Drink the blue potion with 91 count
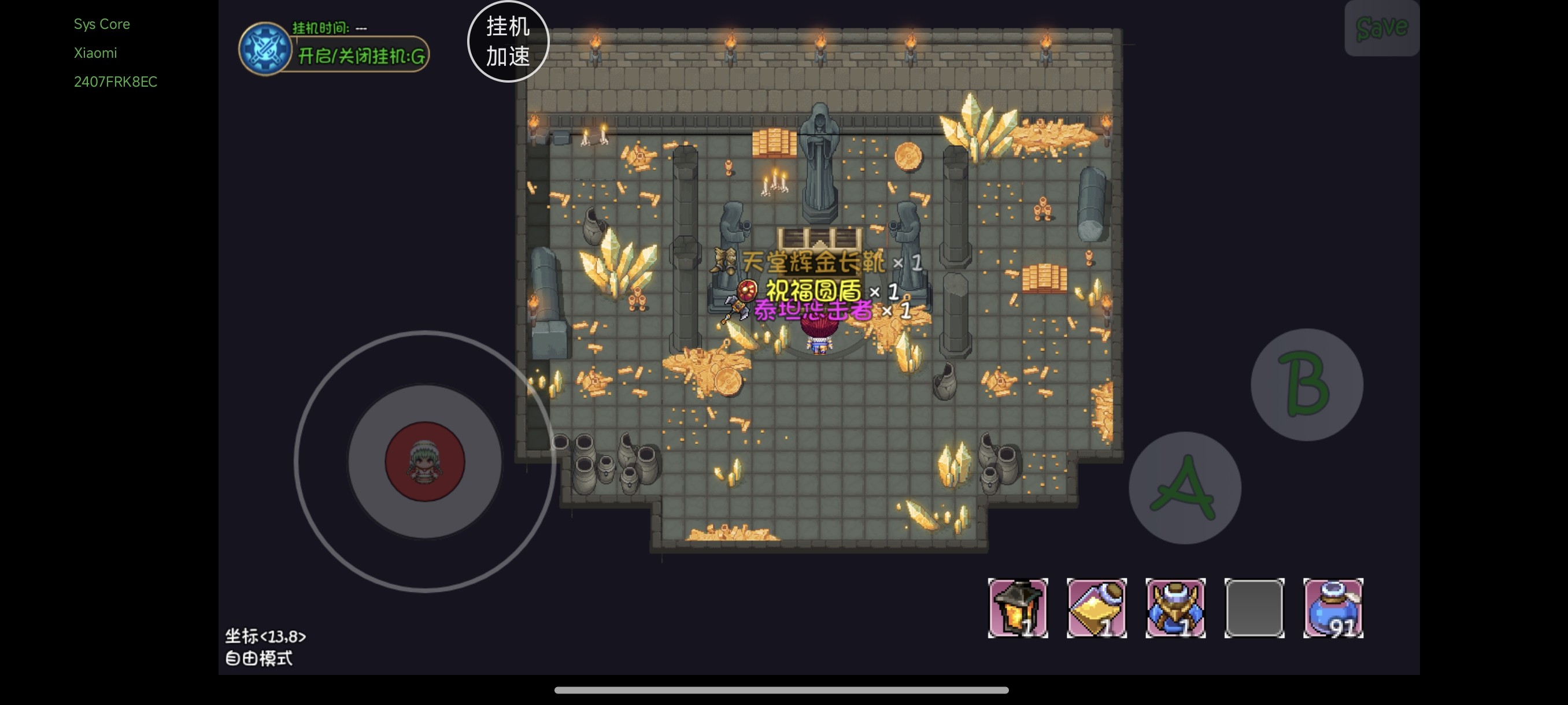Viewport: 1568px width, 705px height. [x=1333, y=608]
